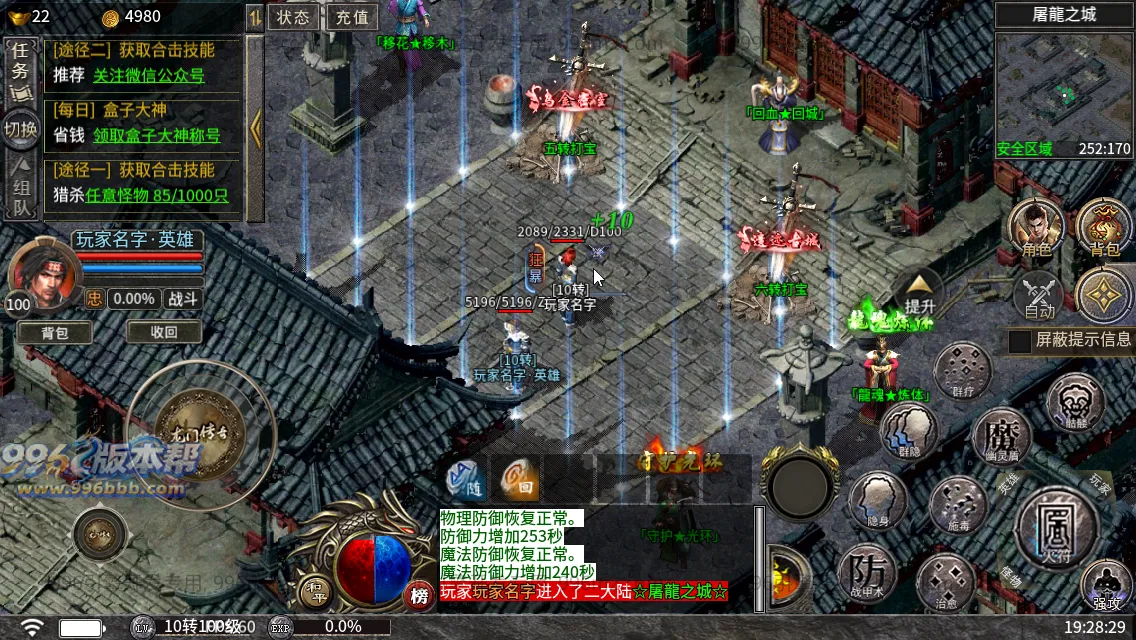Use the 隐身 stealth skill
The image size is (1136, 640).
tap(877, 500)
